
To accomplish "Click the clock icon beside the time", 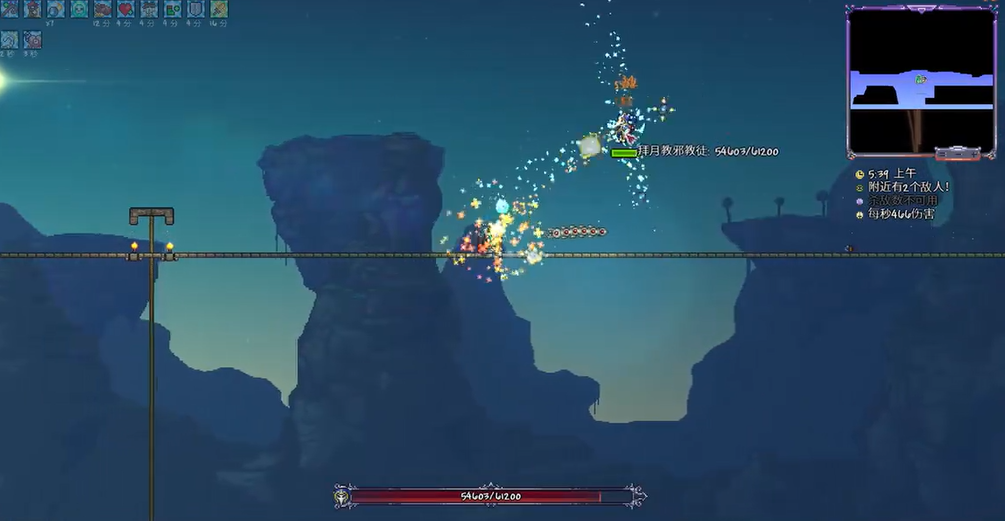I will coord(859,174).
